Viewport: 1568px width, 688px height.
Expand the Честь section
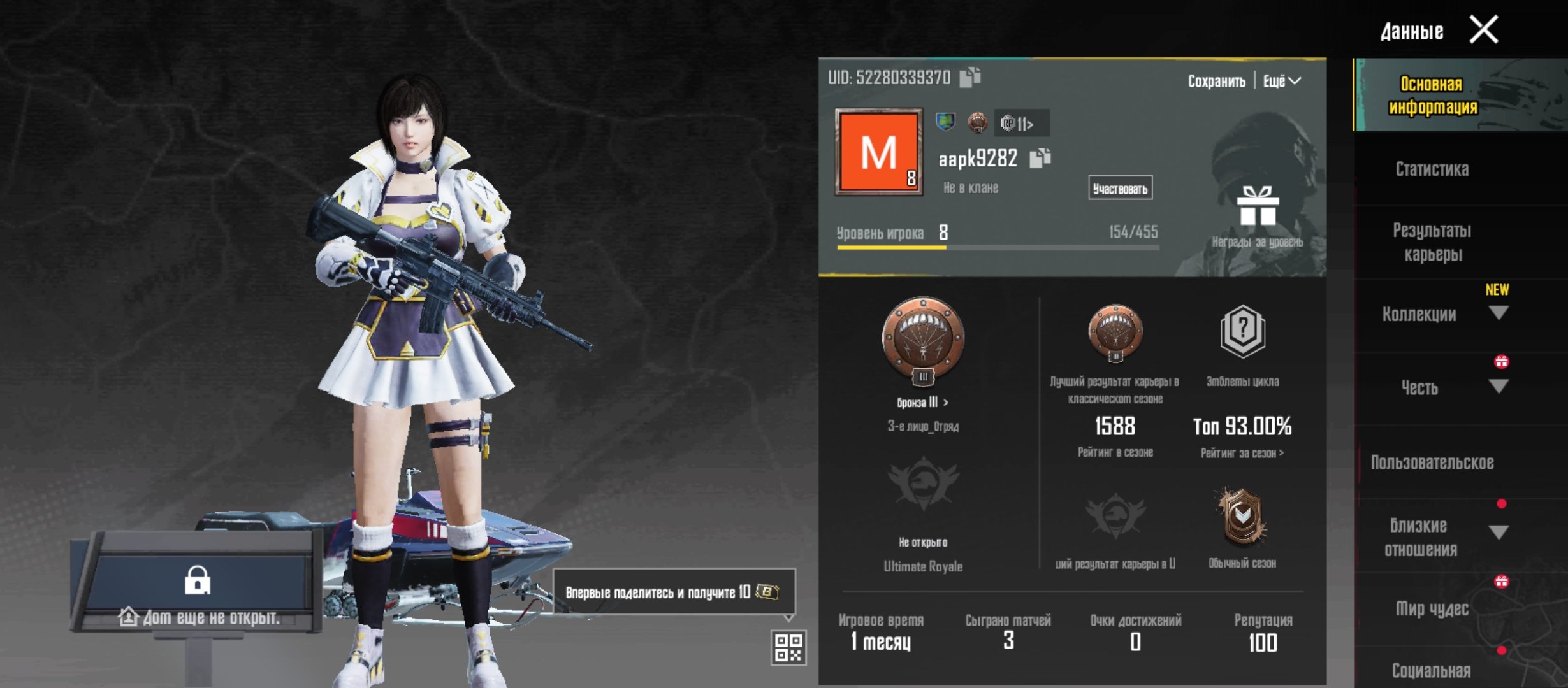1498,387
